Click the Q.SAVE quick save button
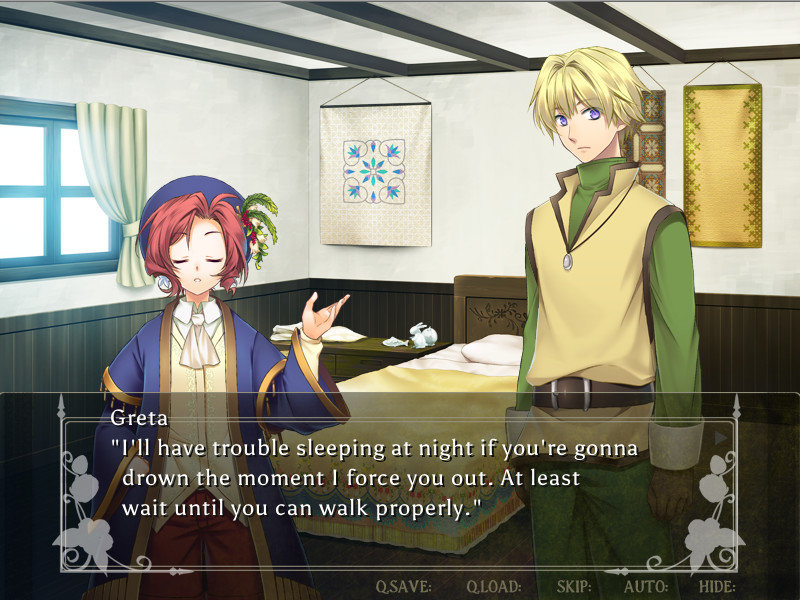Viewport: 800px width, 600px height. (x=403, y=586)
